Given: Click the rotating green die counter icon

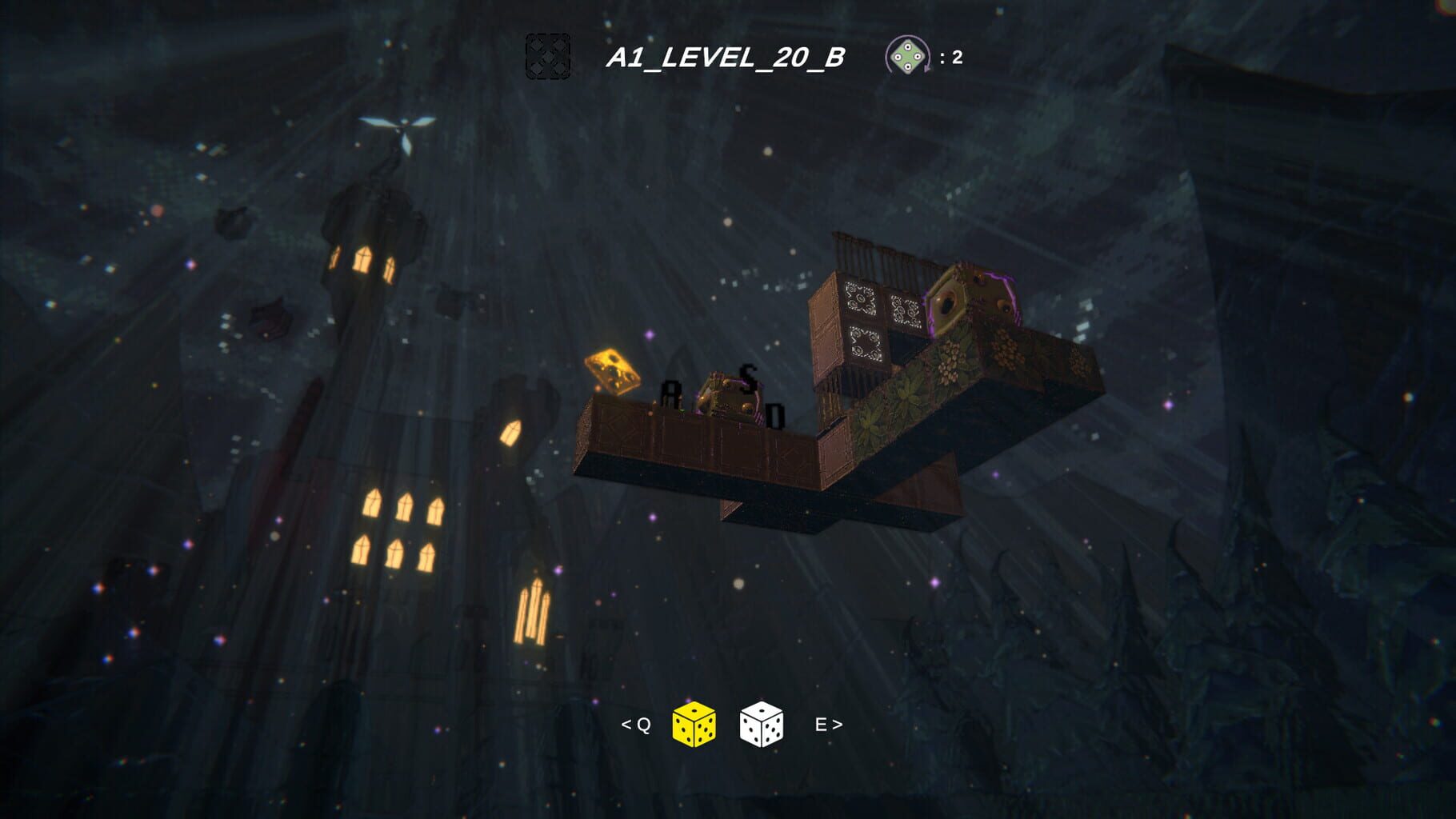Looking at the screenshot, I should [908, 56].
